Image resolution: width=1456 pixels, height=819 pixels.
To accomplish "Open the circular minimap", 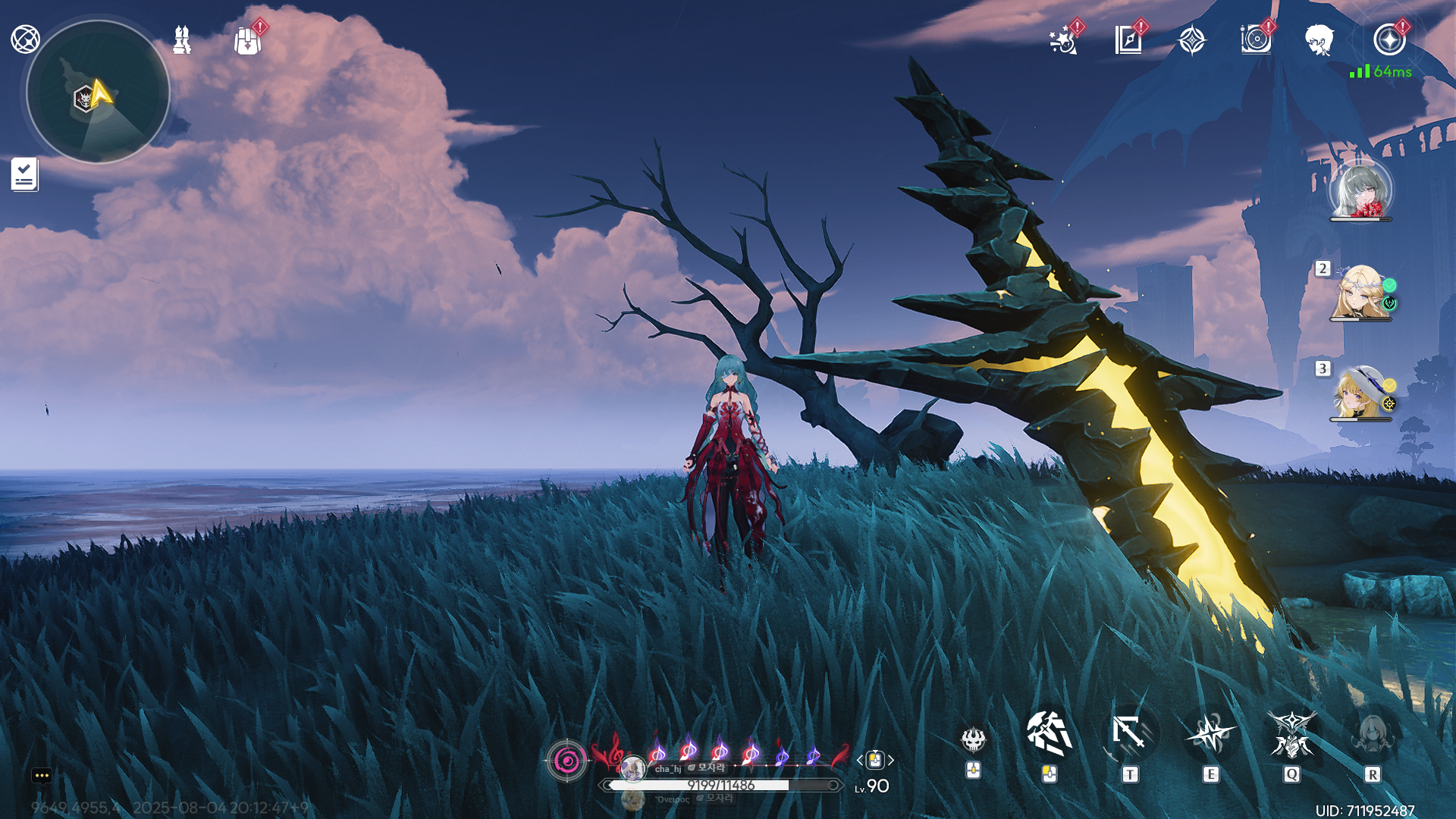I will click(x=98, y=92).
